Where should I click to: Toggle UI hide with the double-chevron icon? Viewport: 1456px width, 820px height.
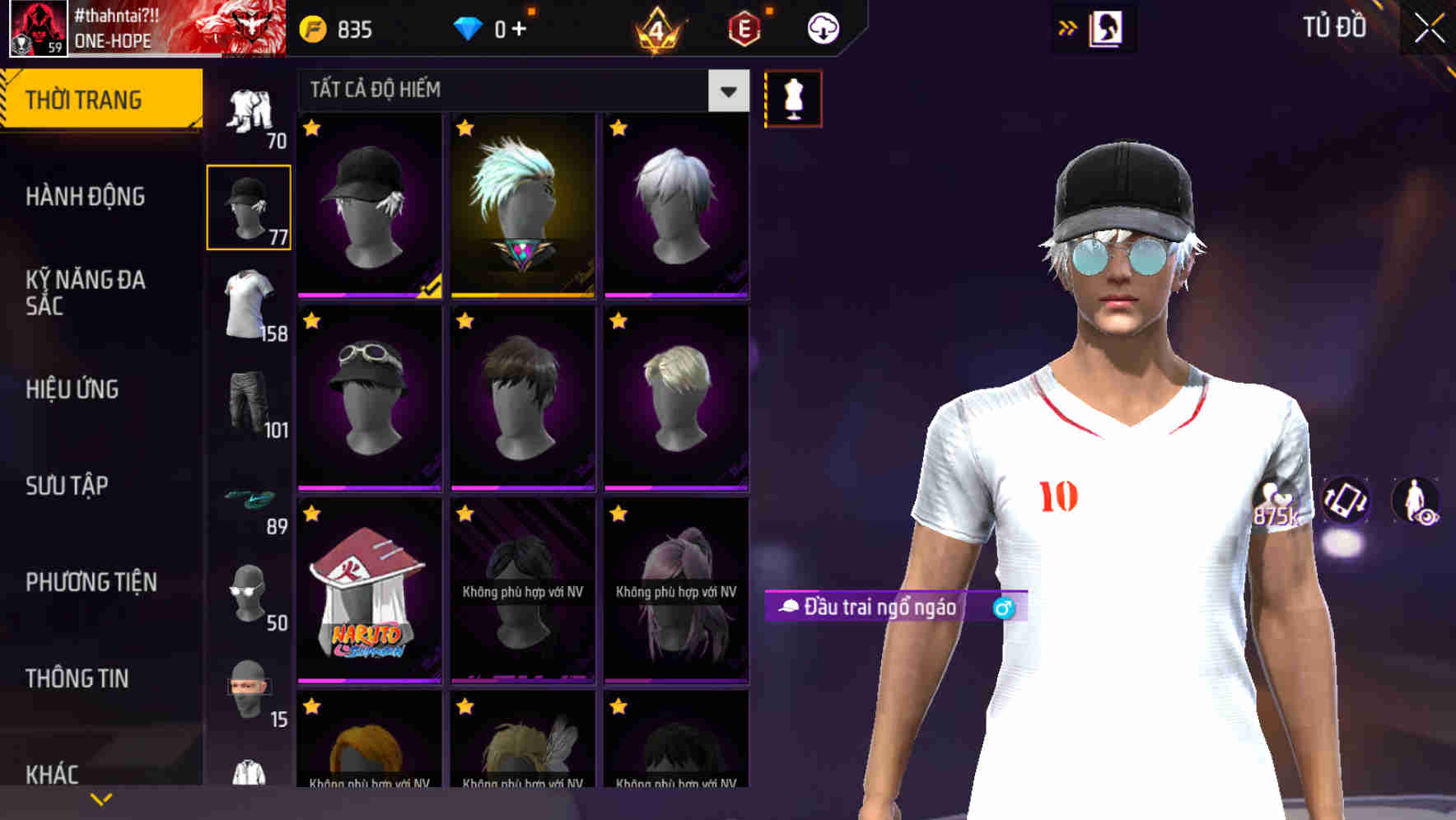(1066, 26)
